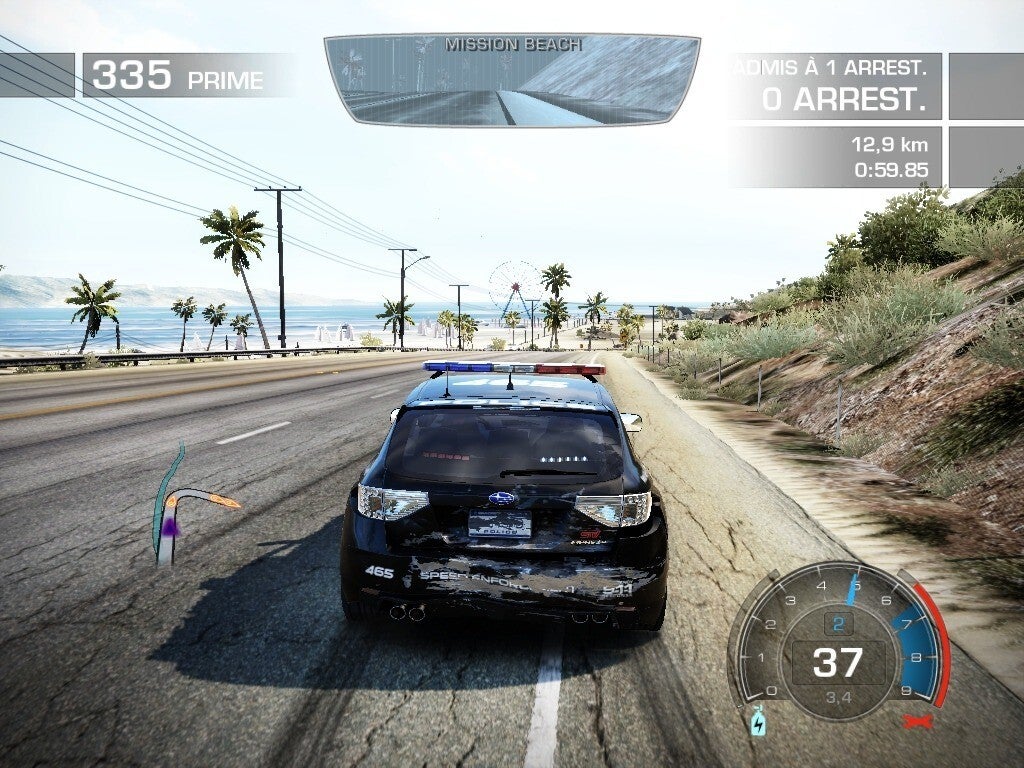1024x768 pixels.
Task: Click the nitrous bottle icon
Action: (758, 721)
